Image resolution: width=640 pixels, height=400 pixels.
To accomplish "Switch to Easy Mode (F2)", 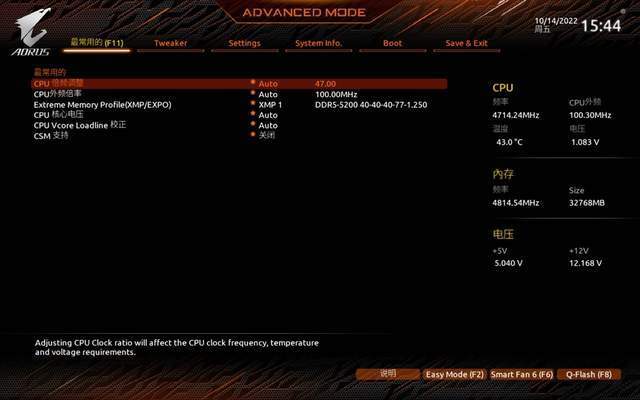I will (x=454, y=374).
